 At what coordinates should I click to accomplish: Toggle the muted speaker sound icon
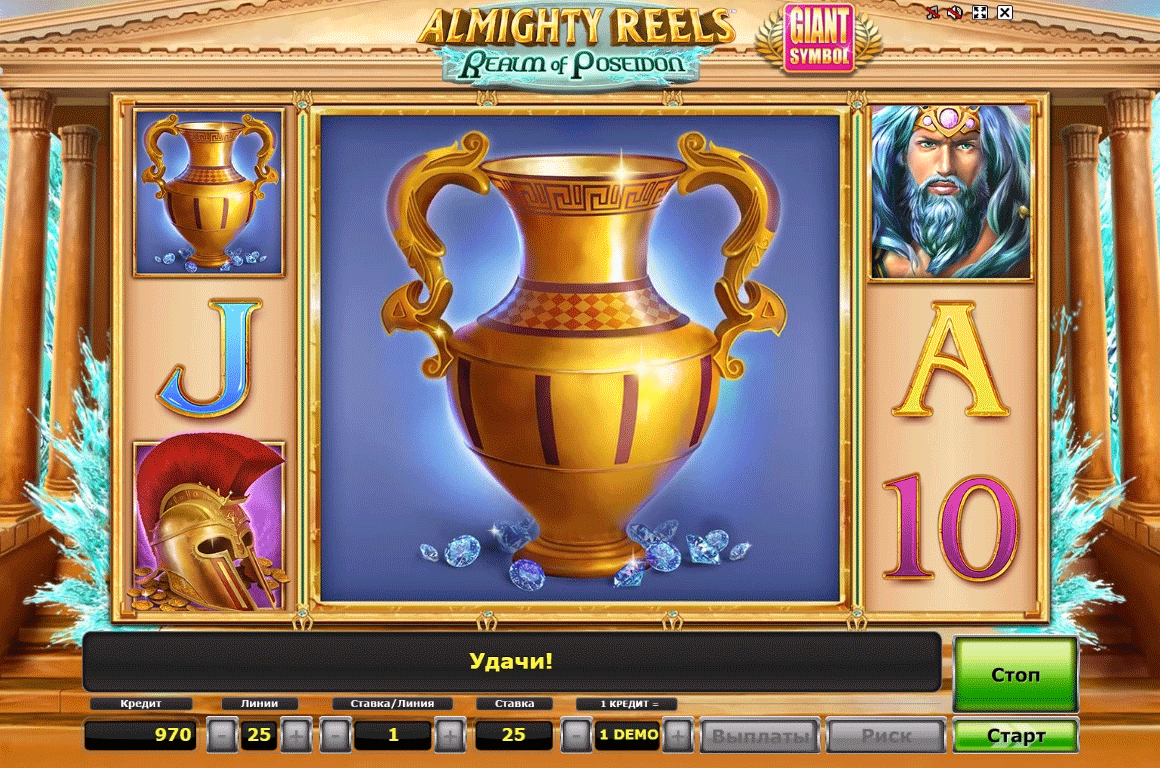point(955,13)
